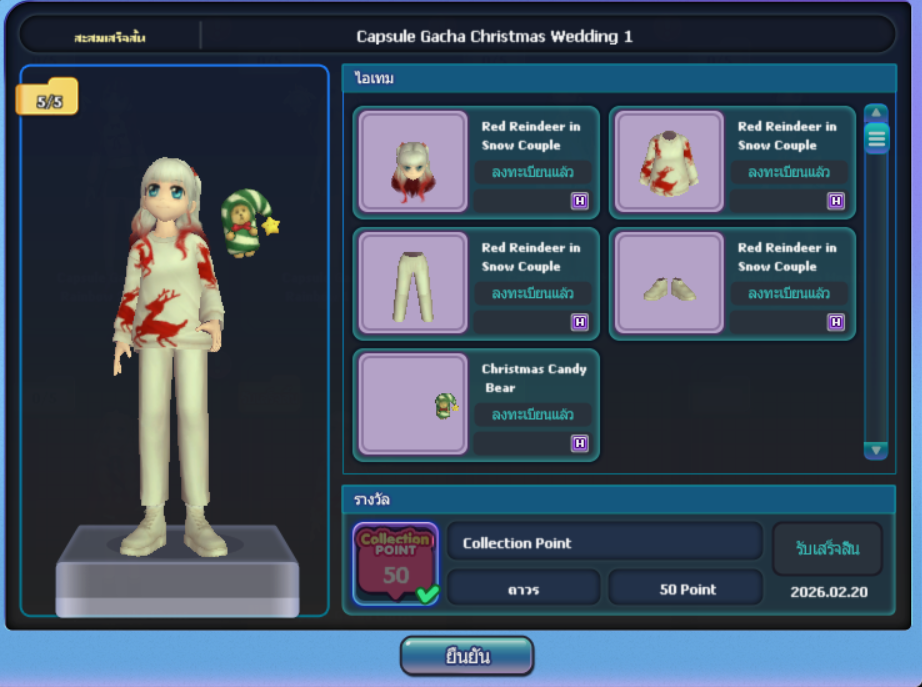Confirm with the ยืนยัน button
The height and width of the screenshot is (687, 922).
click(467, 656)
